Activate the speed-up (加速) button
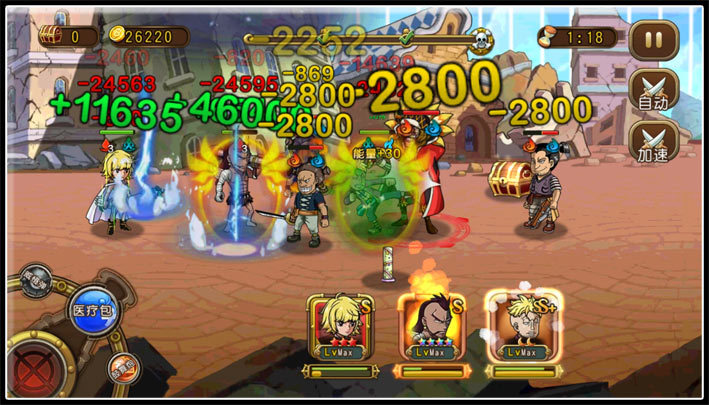Screen dimensions: 709x405 click(653, 141)
